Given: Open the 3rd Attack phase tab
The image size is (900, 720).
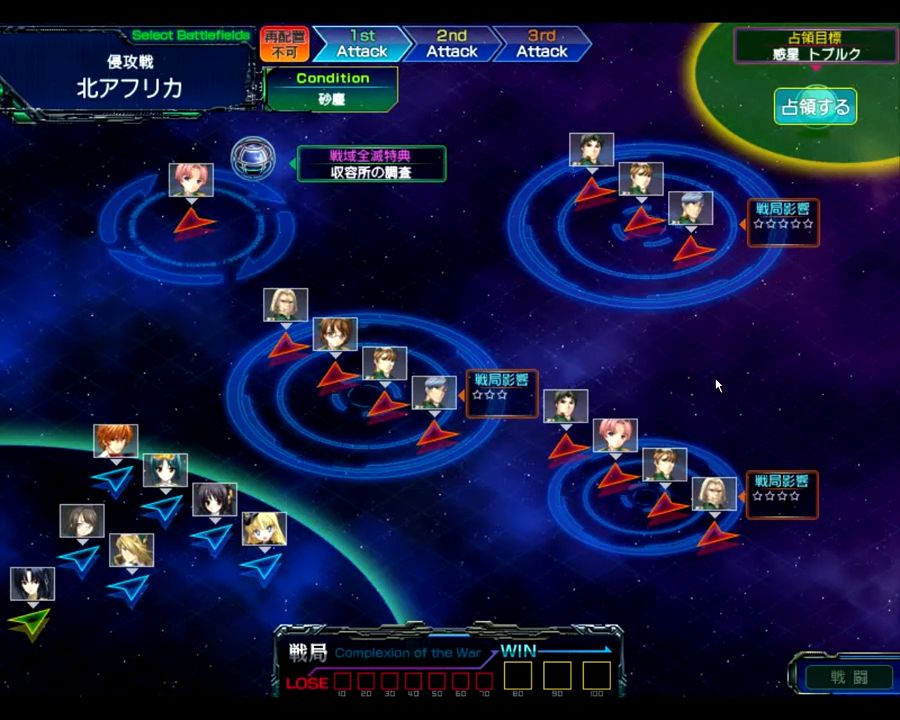Looking at the screenshot, I should click(x=541, y=44).
